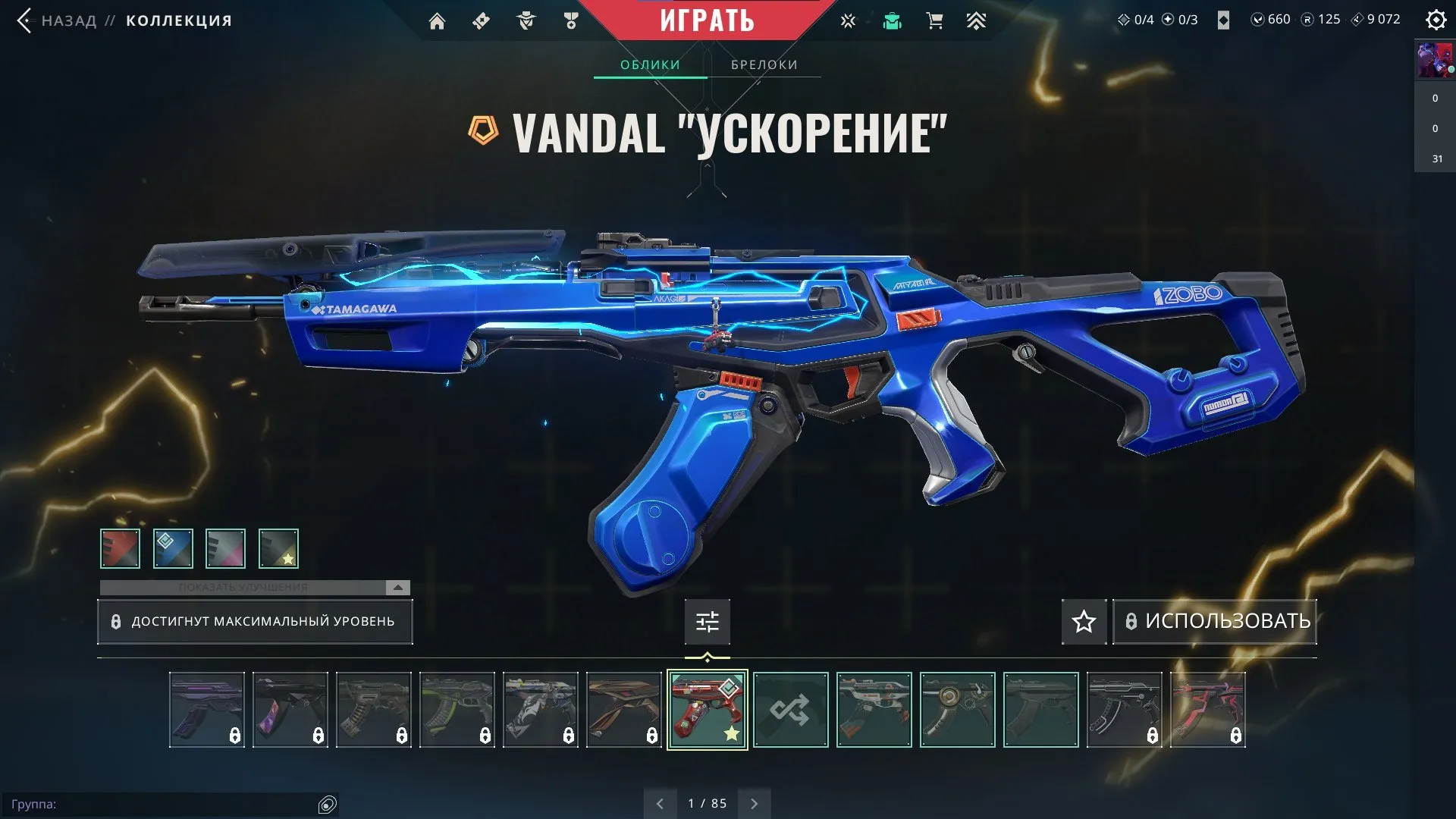Switch to the 'БРЕЛОКИ' tab

pos(763,64)
